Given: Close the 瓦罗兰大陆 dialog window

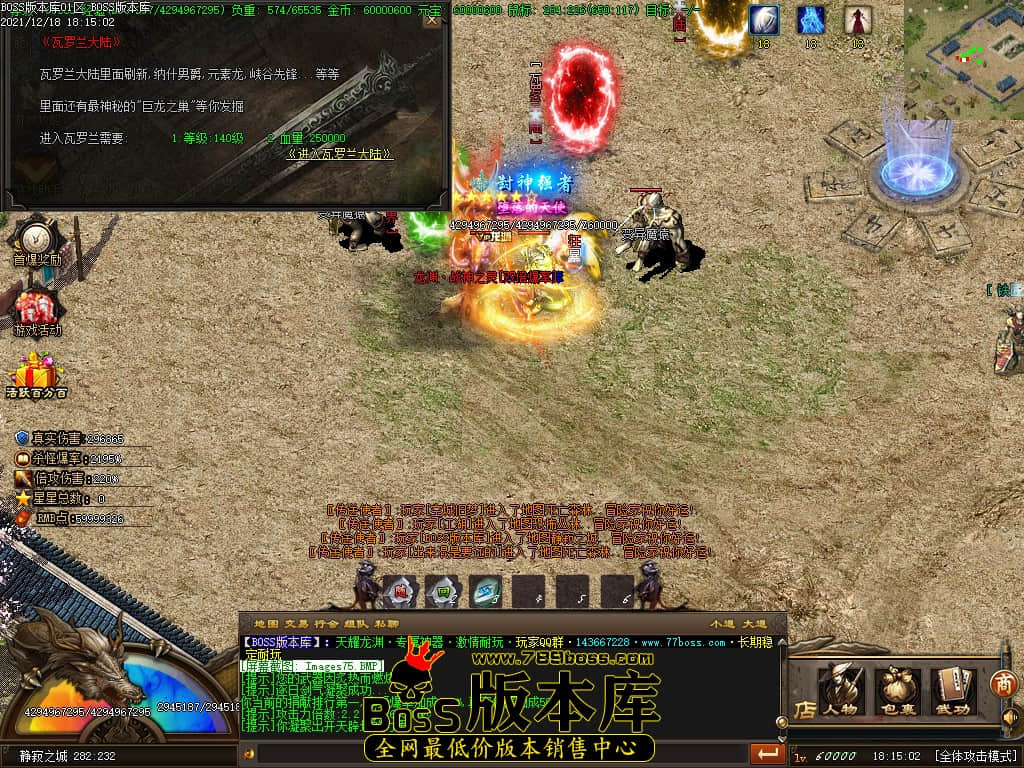Looking at the screenshot, I should coord(431,21).
